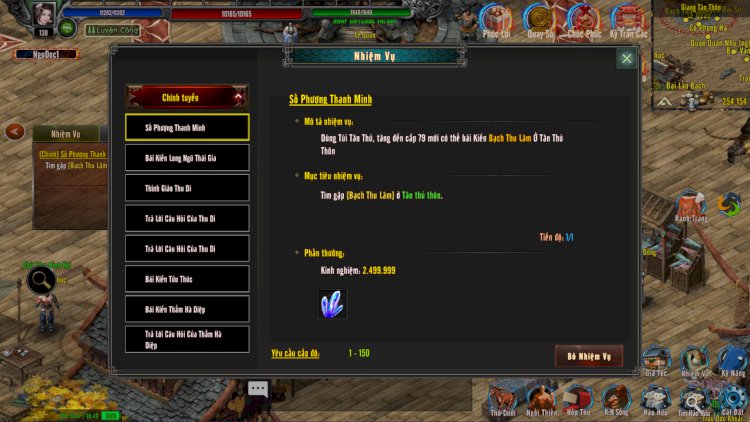Open the Chúc Phúc blessing menu
This screenshot has width=750, height=422.
(x=583, y=20)
